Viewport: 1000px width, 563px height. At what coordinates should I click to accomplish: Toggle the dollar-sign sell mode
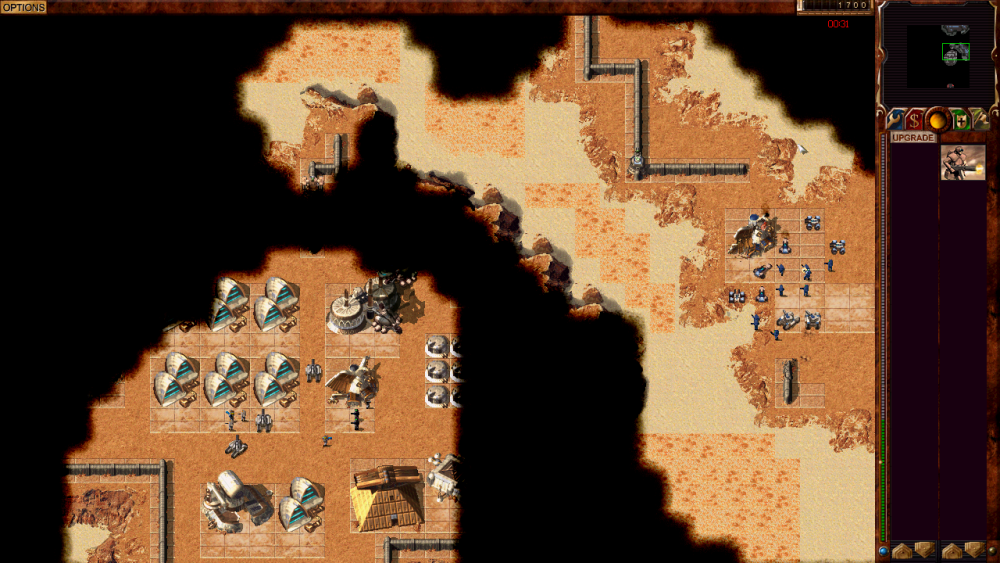[x=914, y=120]
